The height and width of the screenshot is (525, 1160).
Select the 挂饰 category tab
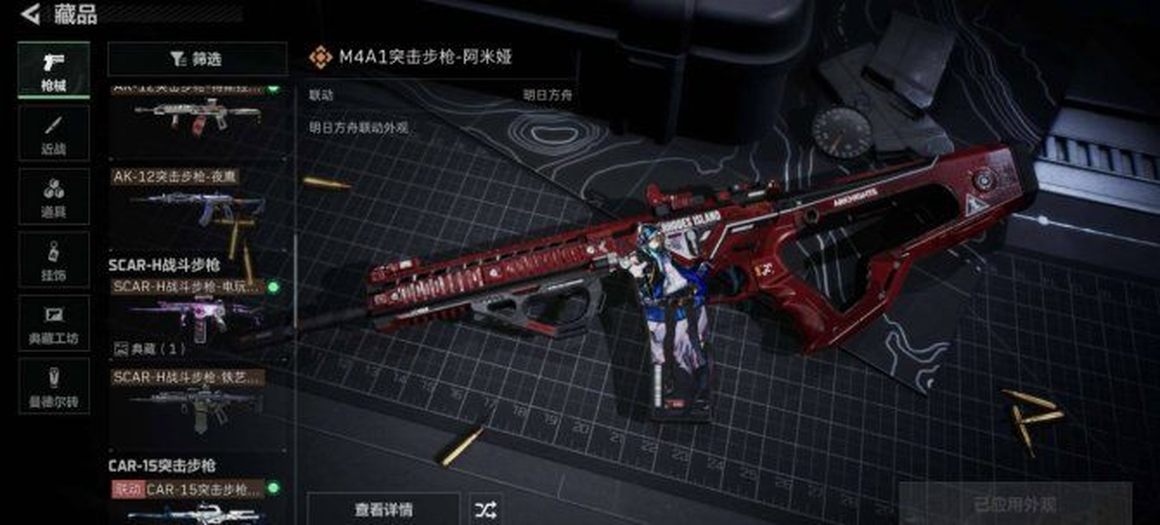(x=53, y=260)
